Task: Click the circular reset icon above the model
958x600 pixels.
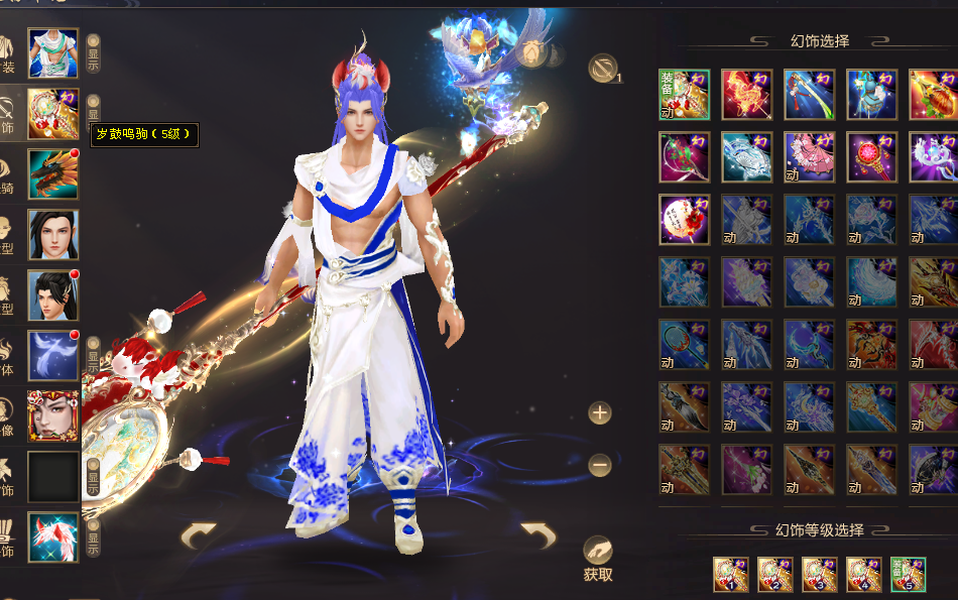Action: click(x=602, y=68)
